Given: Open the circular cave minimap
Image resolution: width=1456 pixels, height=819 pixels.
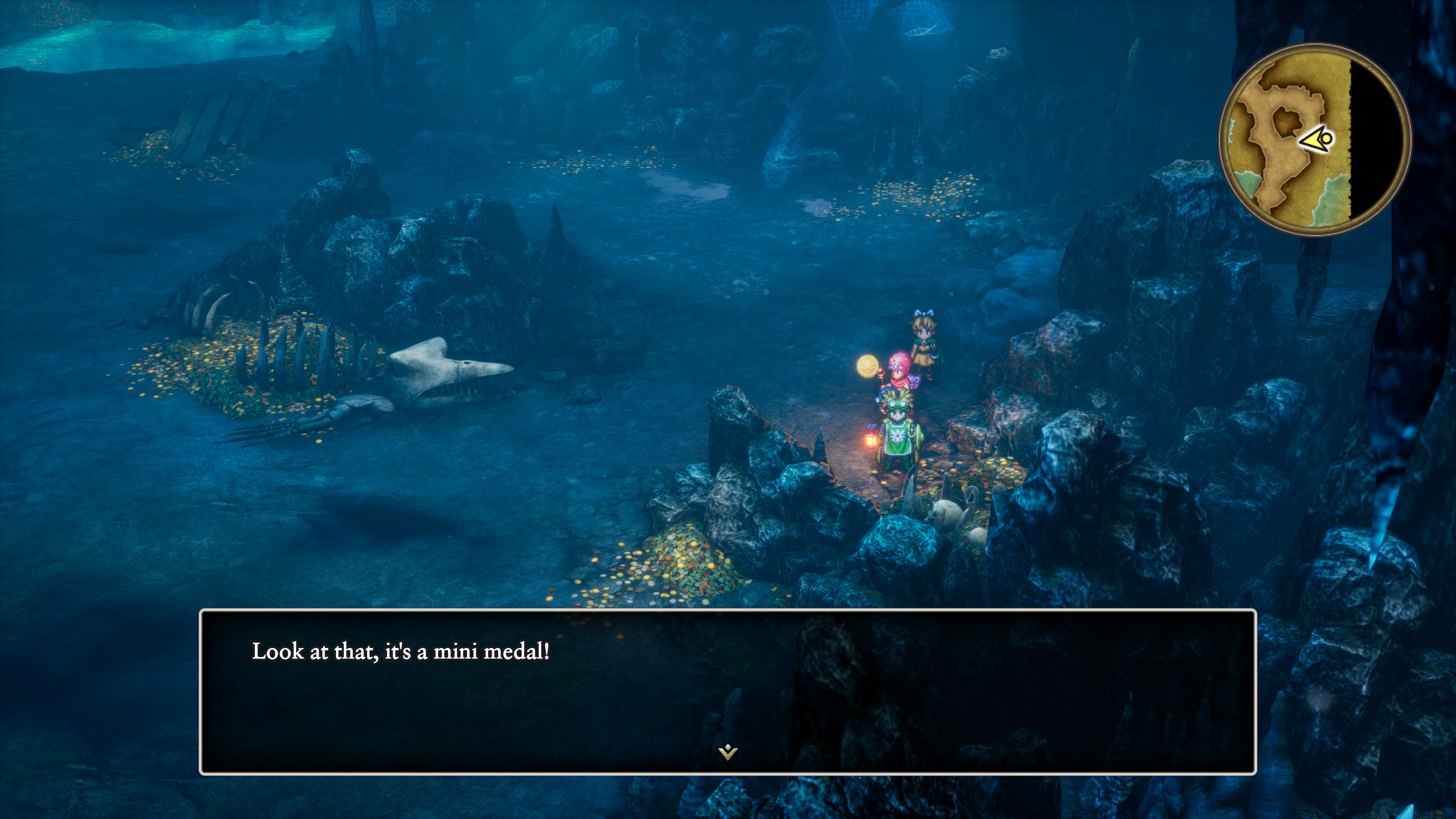Looking at the screenshot, I should tap(1315, 140).
